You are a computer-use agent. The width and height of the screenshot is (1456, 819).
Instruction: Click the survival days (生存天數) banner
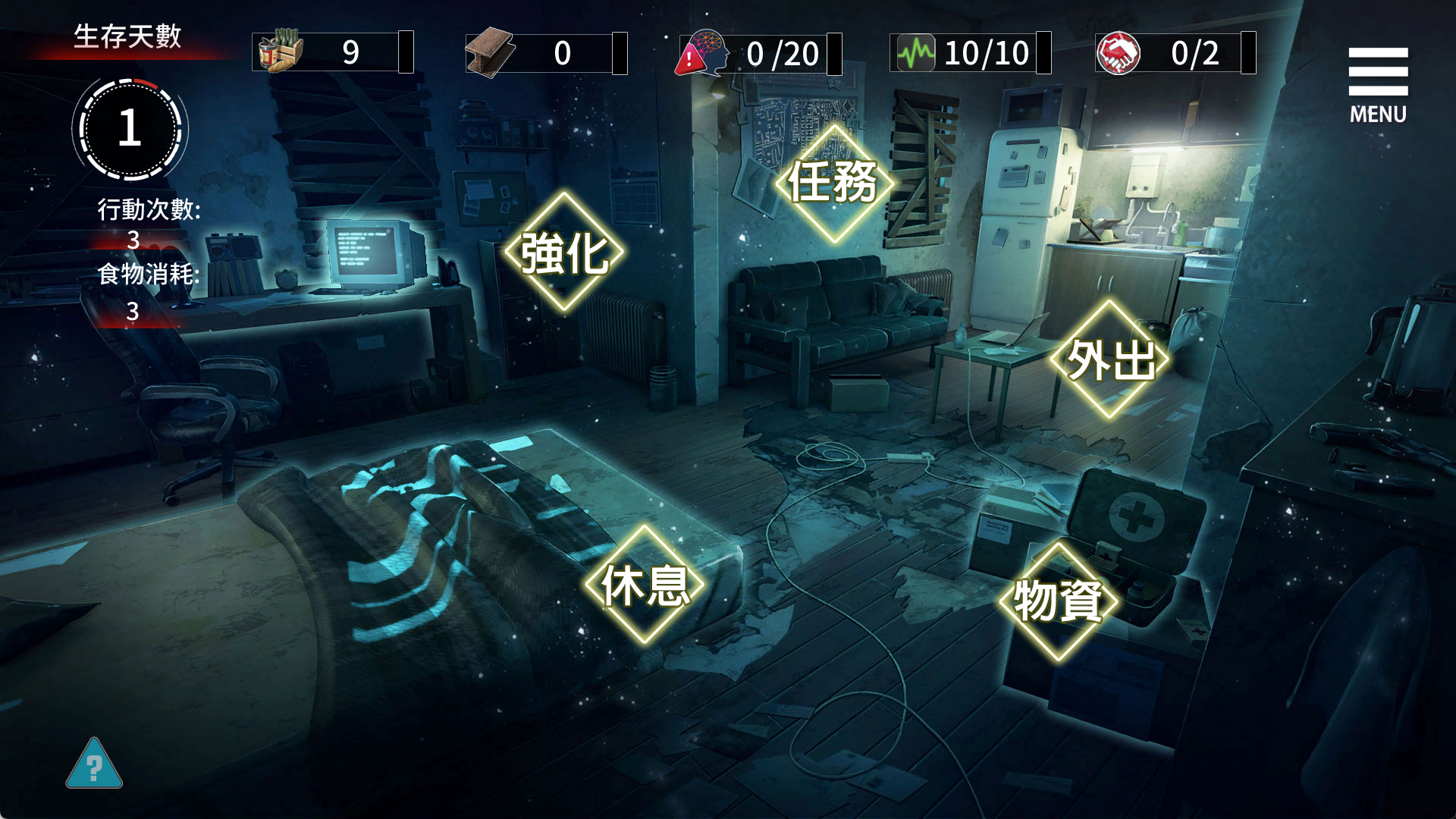pos(130,36)
